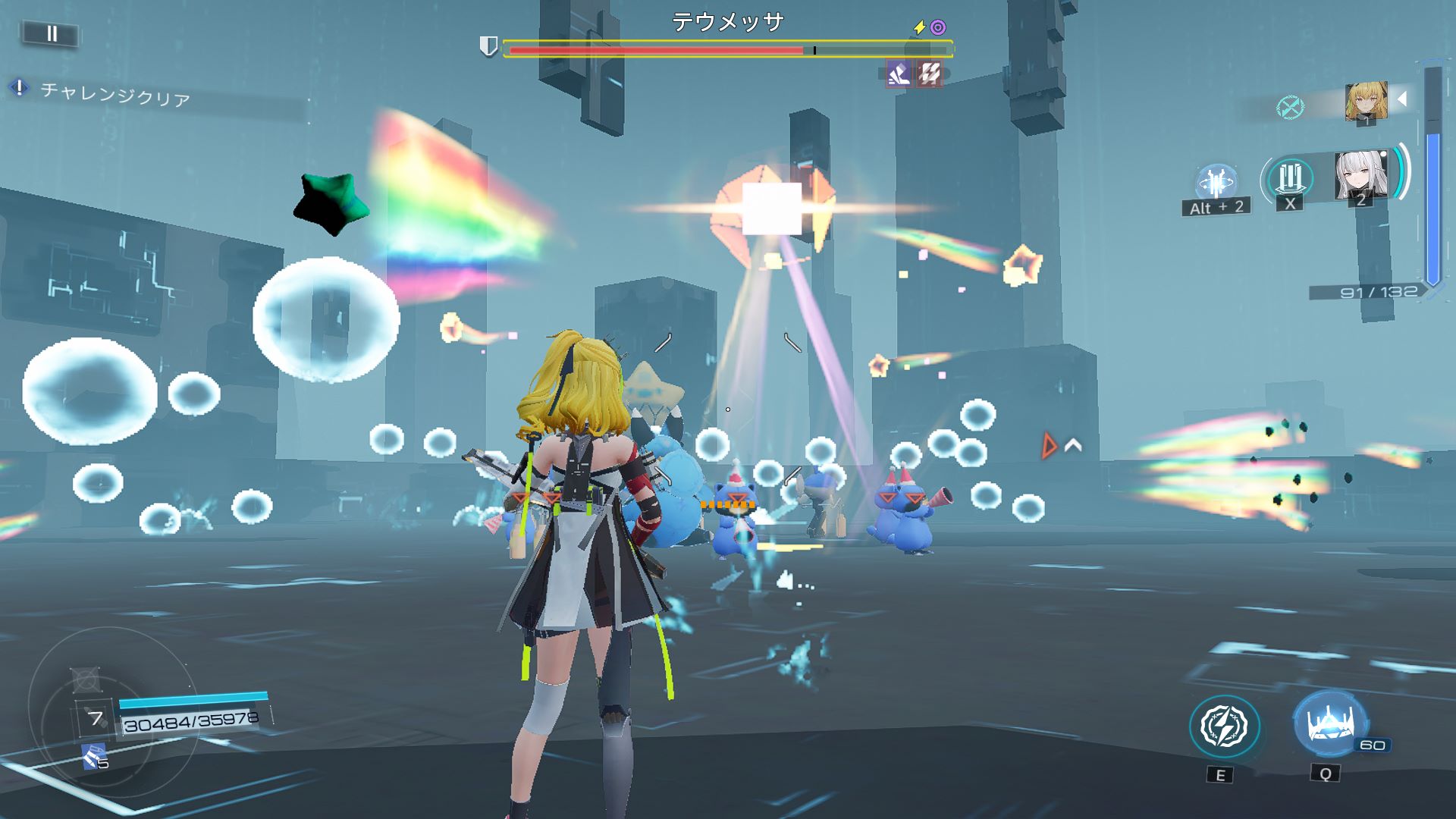Click the boss shield icon
1456x819 pixels.
[488, 47]
